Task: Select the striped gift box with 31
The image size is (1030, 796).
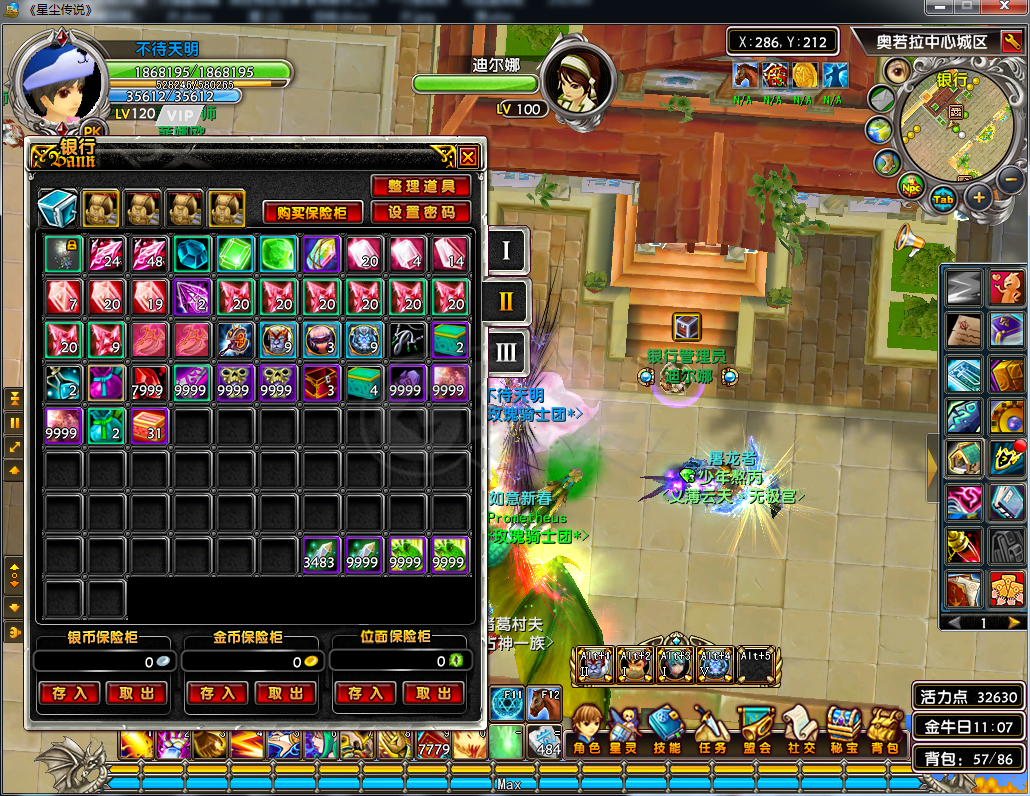Action: (x=149, y=426)
